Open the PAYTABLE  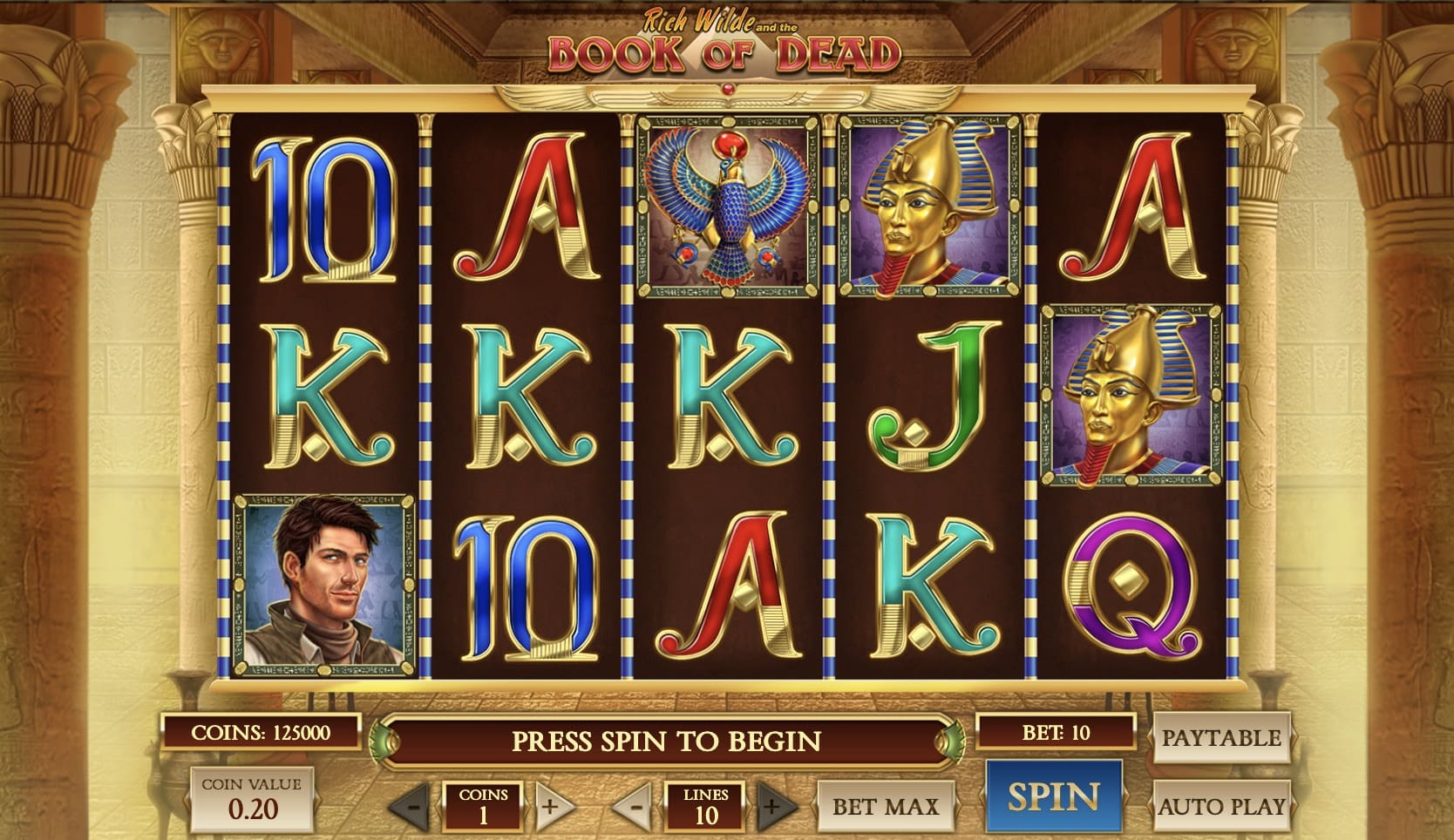[x=1222, y=738]
